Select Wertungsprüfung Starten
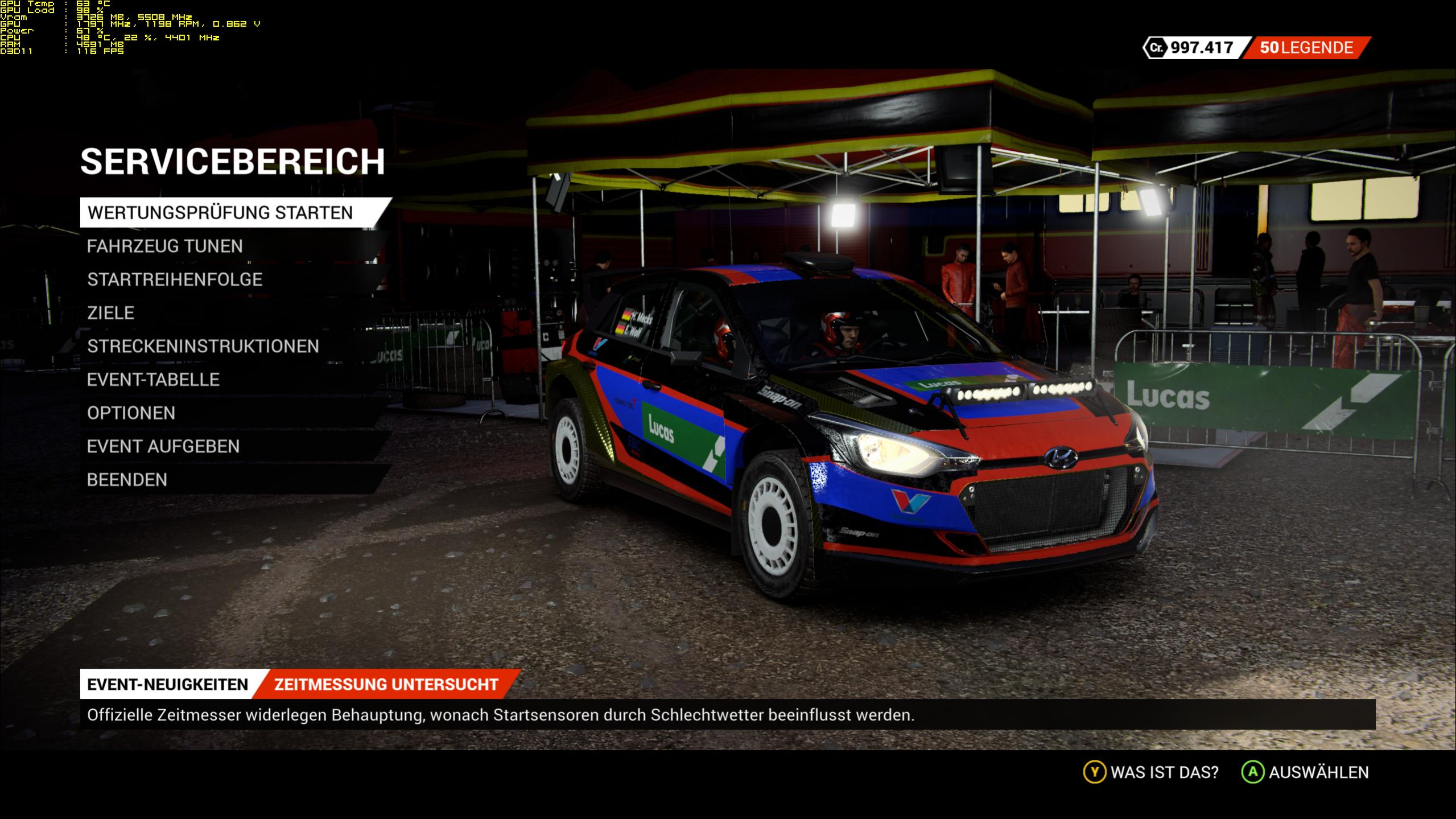The height and width of the screenshot is (819, 1456). (x=220, y=213)
